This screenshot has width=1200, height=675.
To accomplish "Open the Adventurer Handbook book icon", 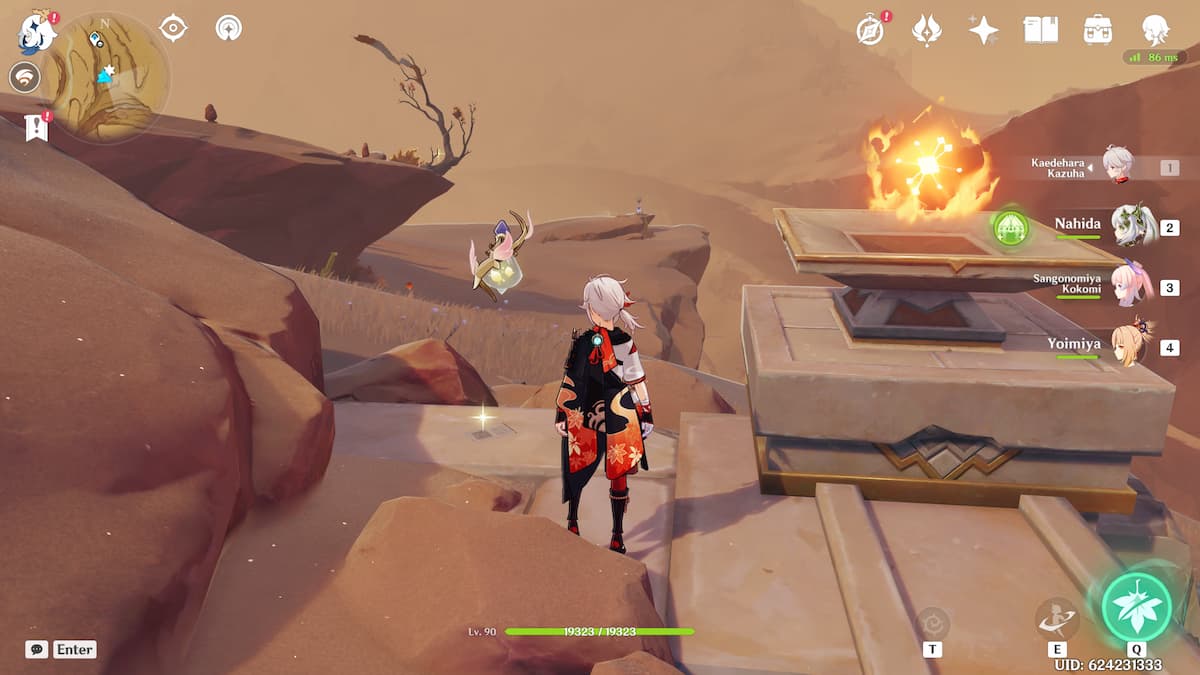I will pyautogui.click(x=1040, y=30).
